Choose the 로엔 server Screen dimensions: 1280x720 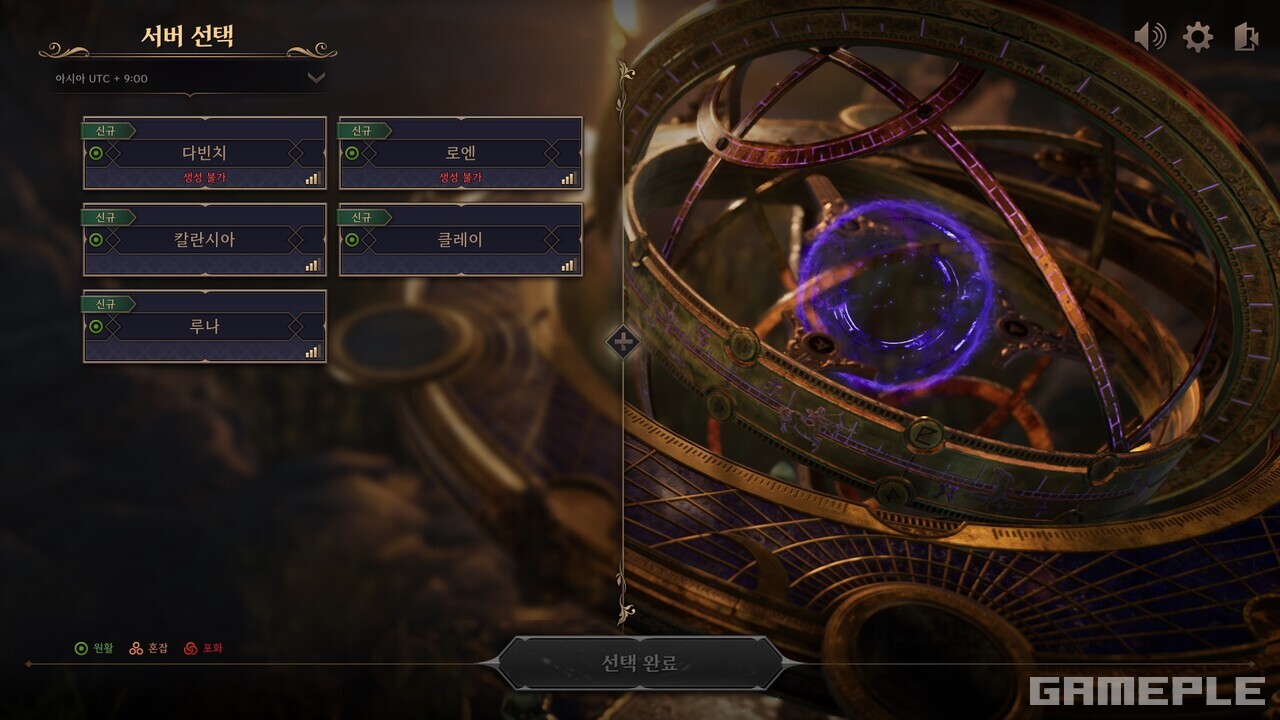pos(460,153)
